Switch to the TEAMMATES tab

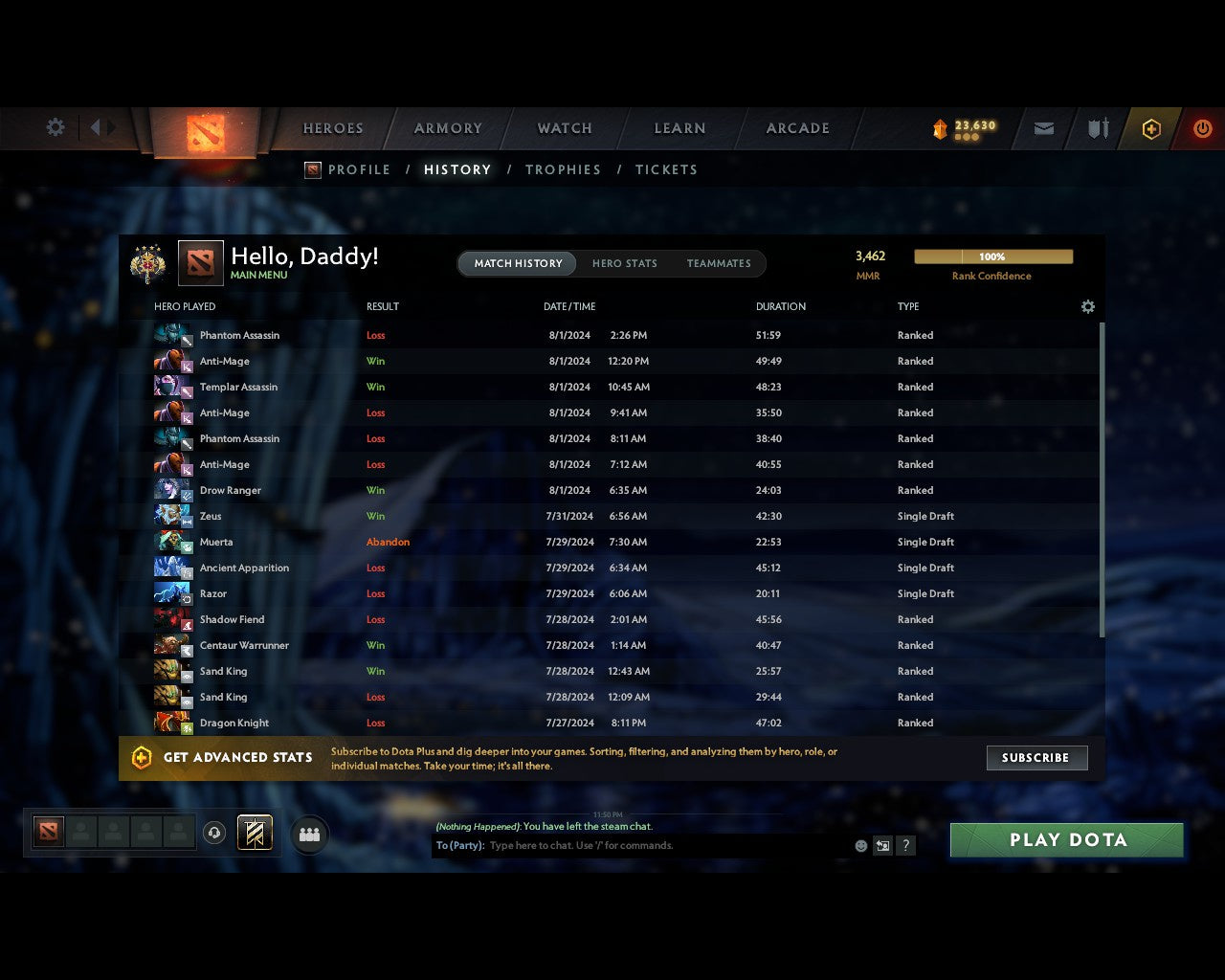click(x=719, y=263)
